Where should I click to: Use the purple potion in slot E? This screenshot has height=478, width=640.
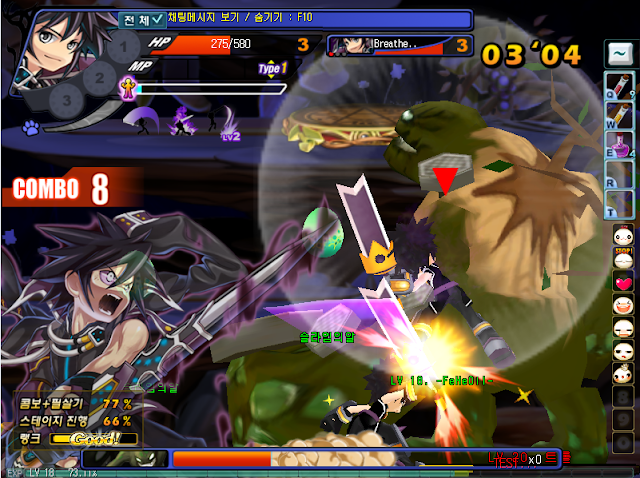tap(617, 153)
